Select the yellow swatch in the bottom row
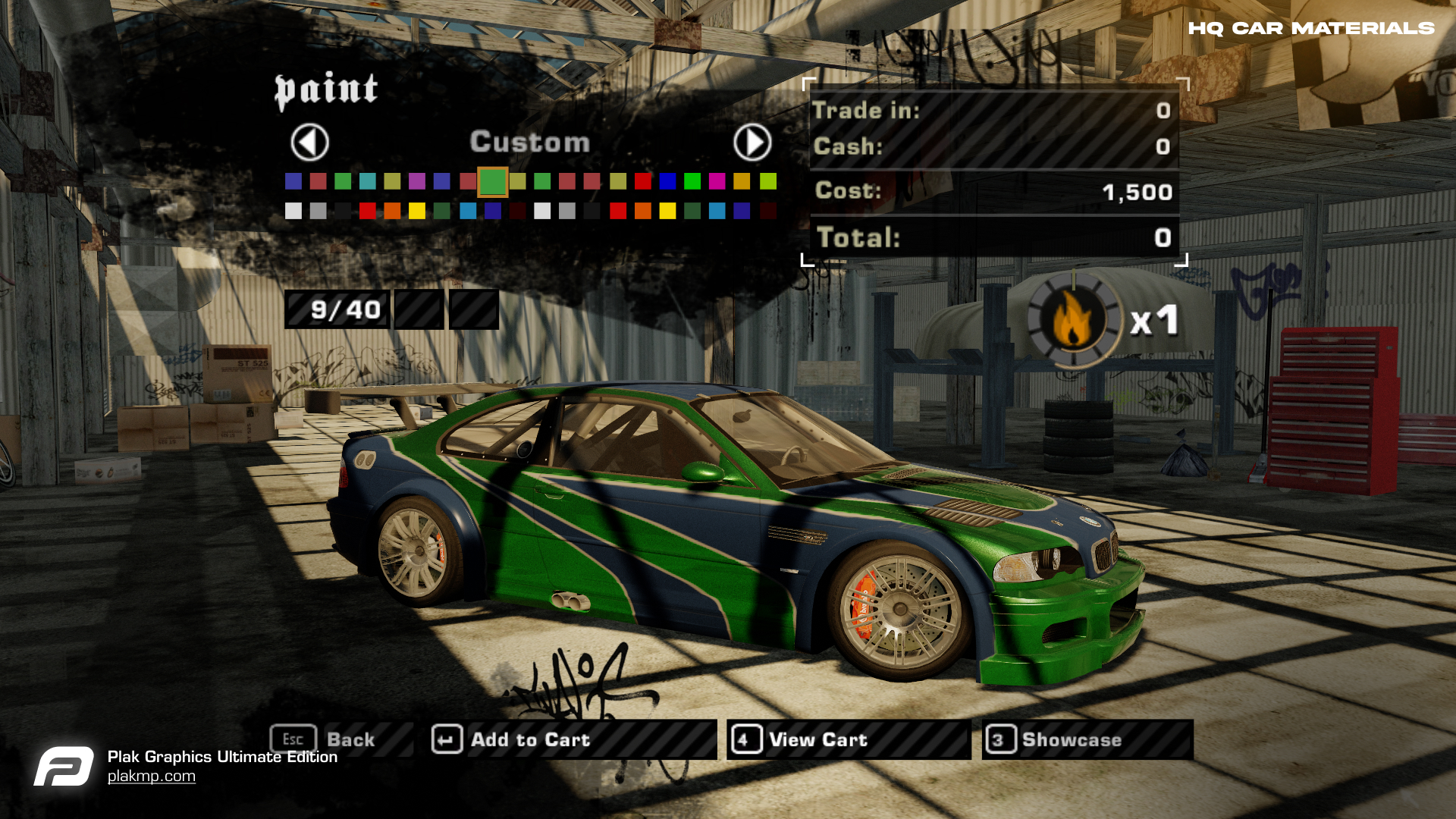Viewport: 1456px width, 819px height. 416,211
